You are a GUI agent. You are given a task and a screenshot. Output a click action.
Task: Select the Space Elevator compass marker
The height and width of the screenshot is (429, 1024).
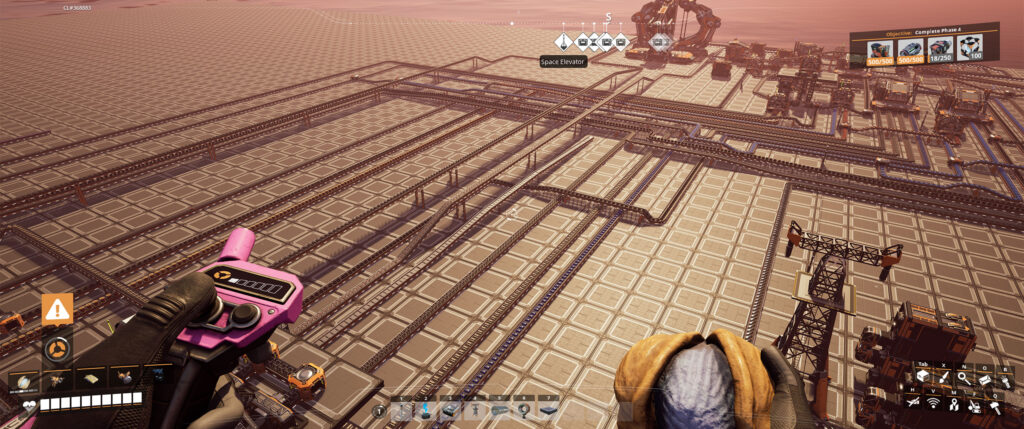tap(563, 42)
